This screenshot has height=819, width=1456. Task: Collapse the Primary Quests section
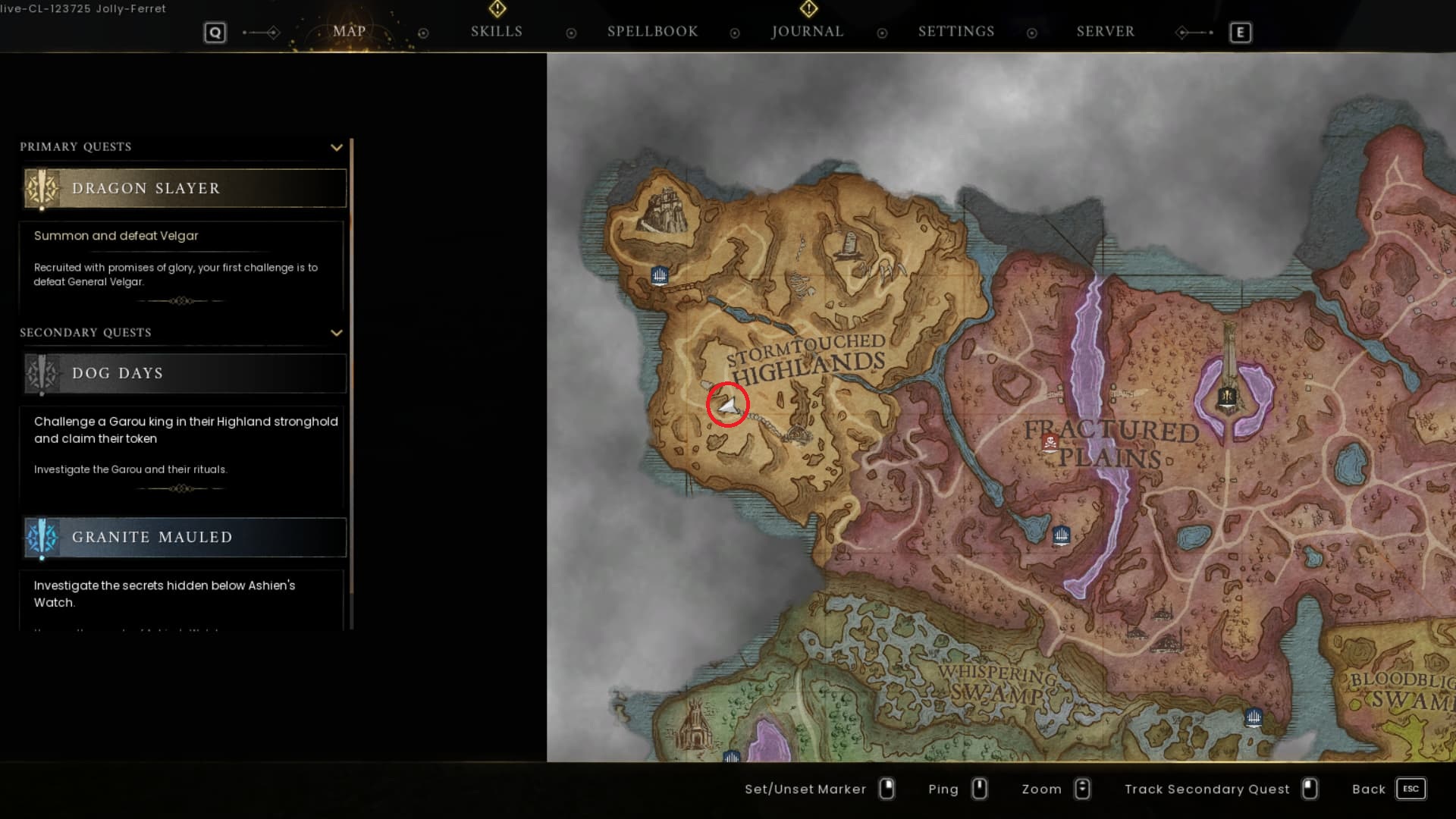(337, 147)
